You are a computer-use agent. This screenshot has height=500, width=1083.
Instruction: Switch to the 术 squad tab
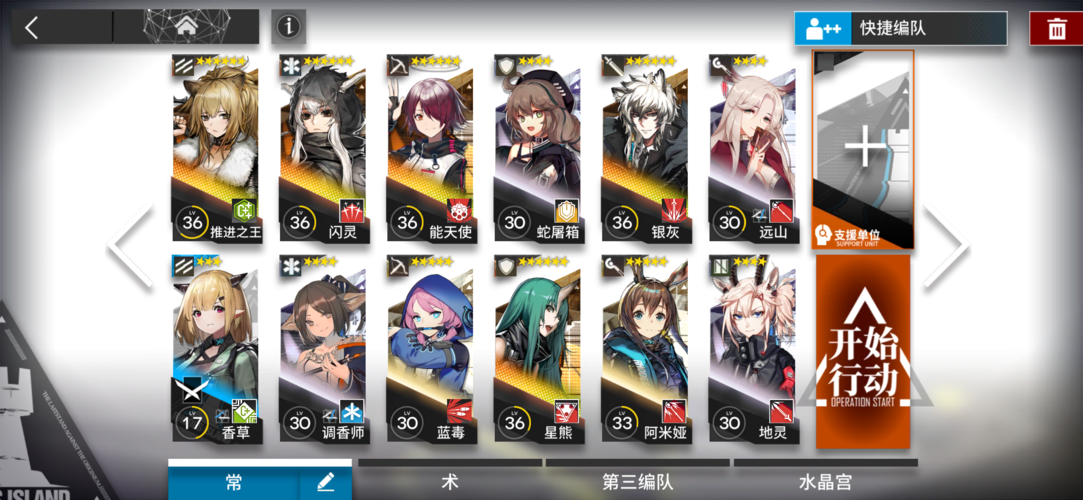click(x=450, y=482)
